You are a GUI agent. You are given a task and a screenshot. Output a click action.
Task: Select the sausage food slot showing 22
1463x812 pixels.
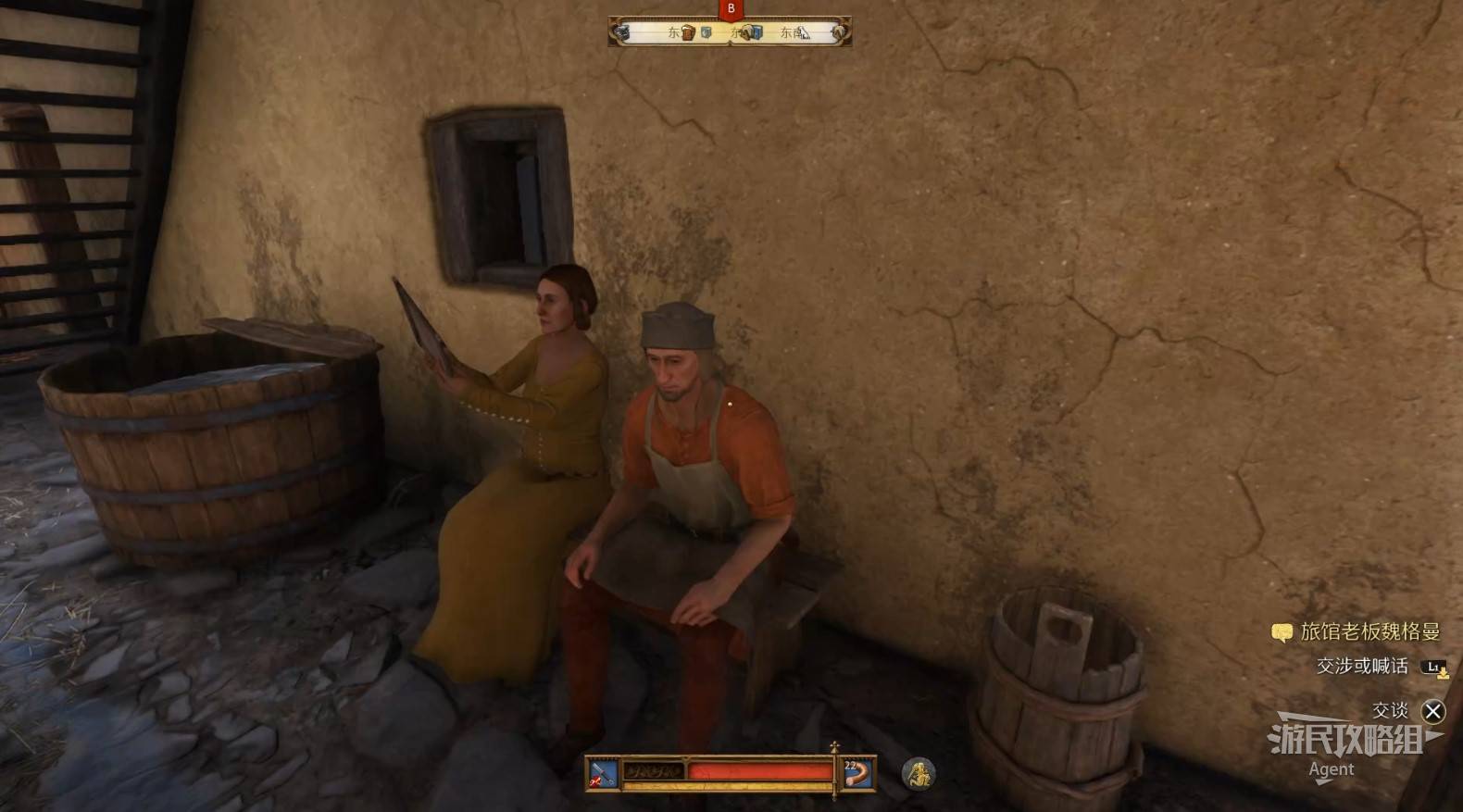coord(858,773)
